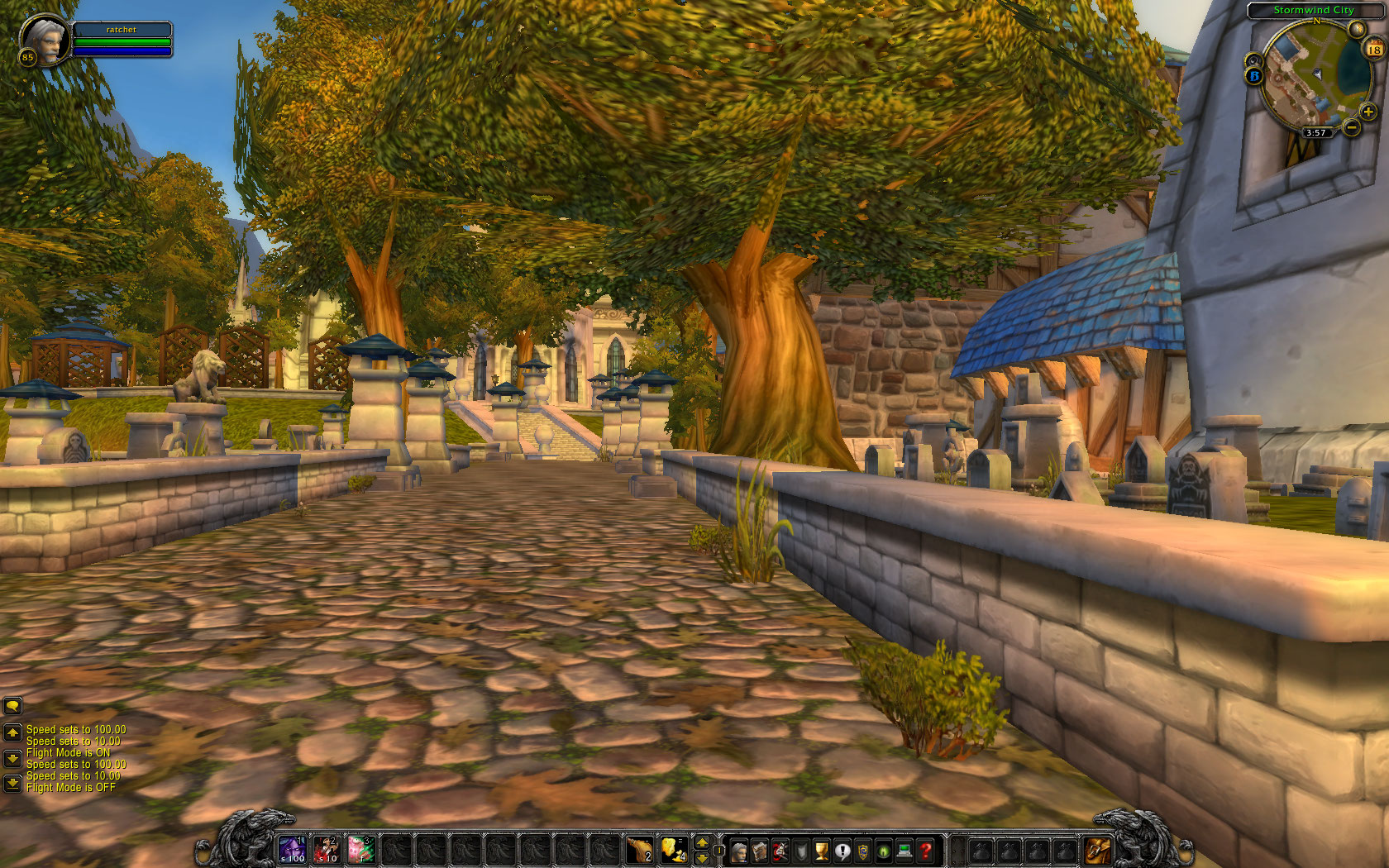
Task: Zoom out the minimap with minus button
Action: tap(1351, 127)
